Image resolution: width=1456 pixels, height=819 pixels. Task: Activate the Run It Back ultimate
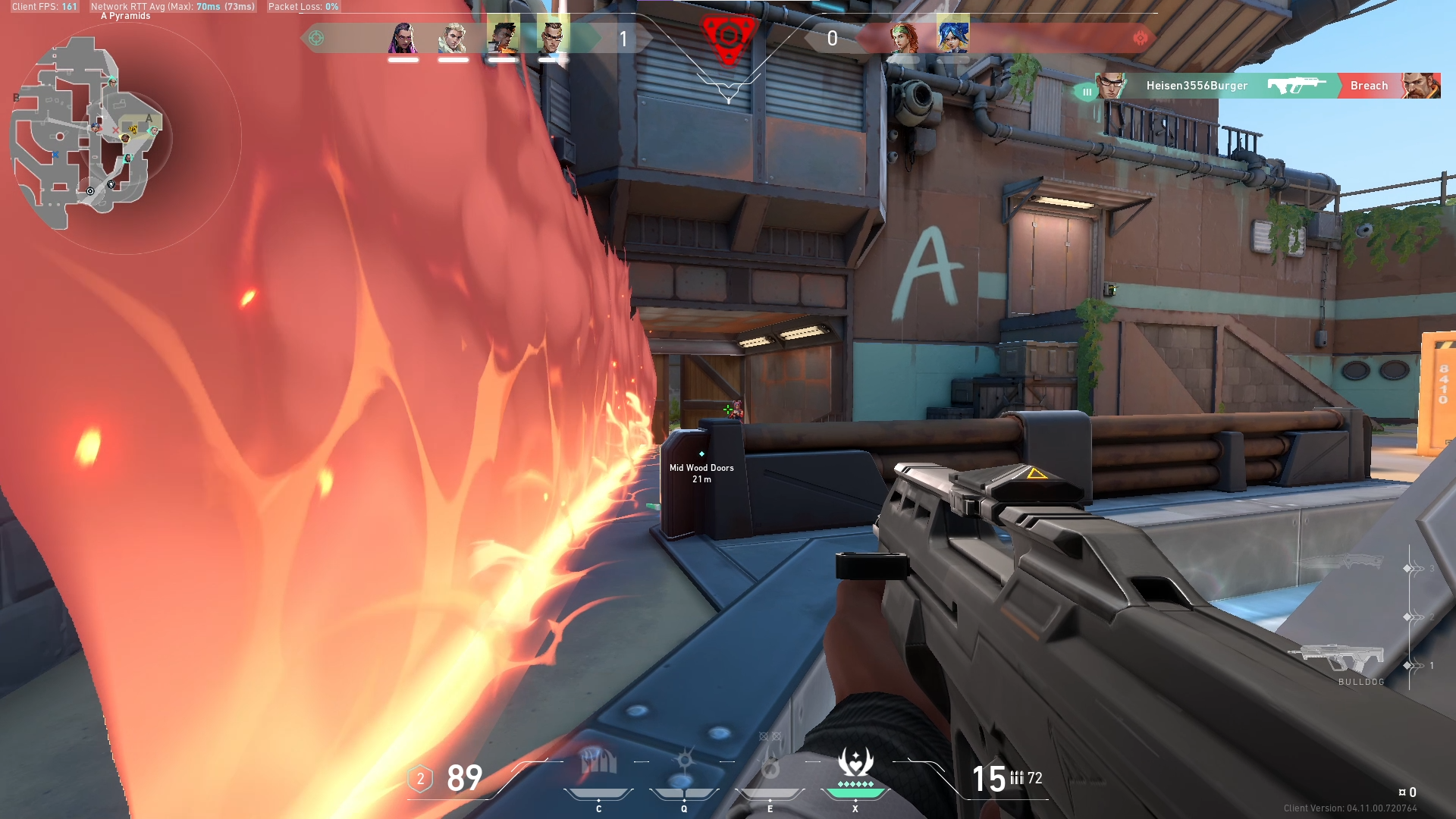point(855,766)
